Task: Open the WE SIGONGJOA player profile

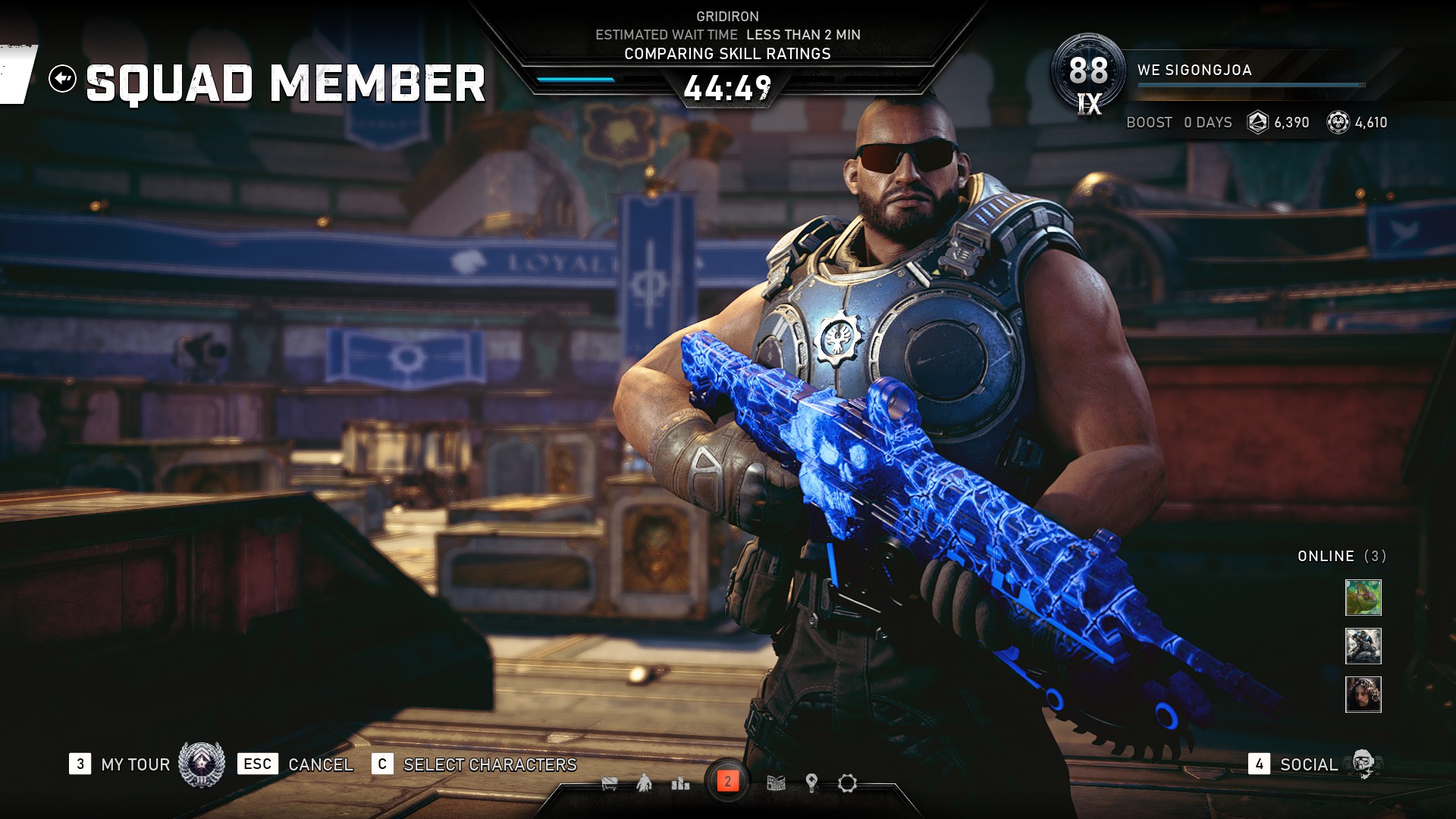Action: 1194,70
